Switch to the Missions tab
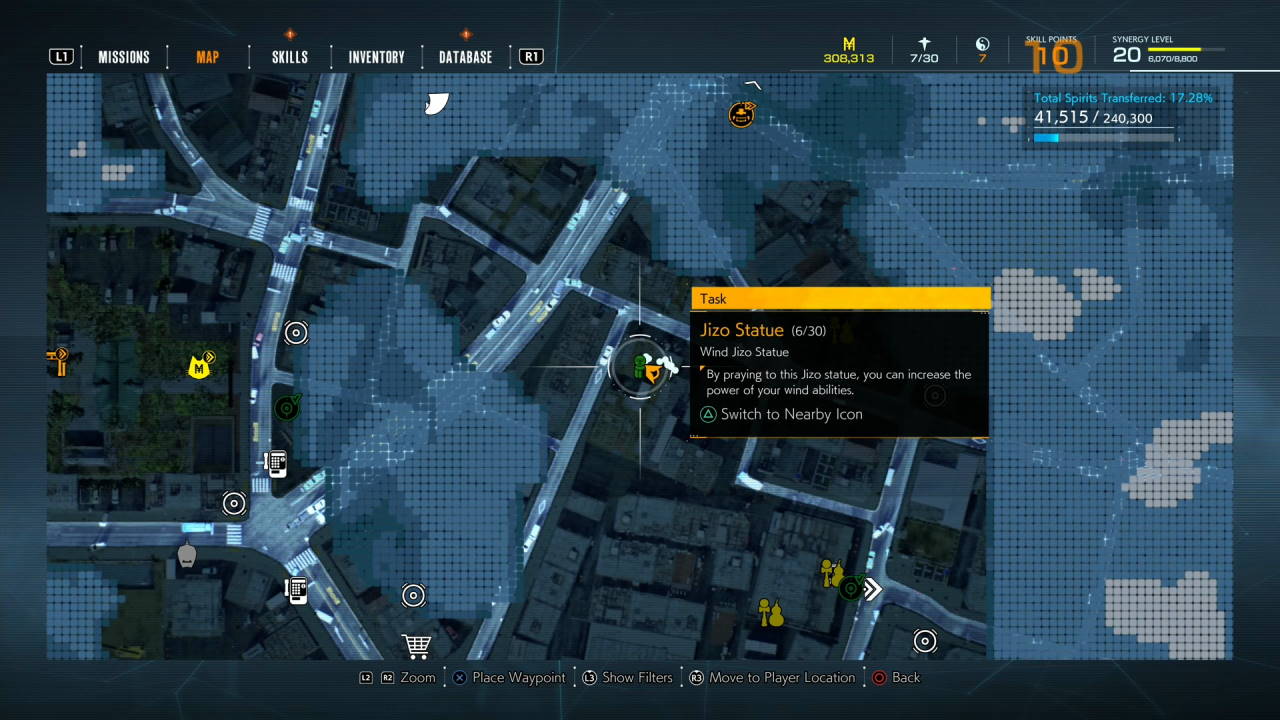Image resolution: width=1280 pixels, height=720 pixels. (123, 57)
